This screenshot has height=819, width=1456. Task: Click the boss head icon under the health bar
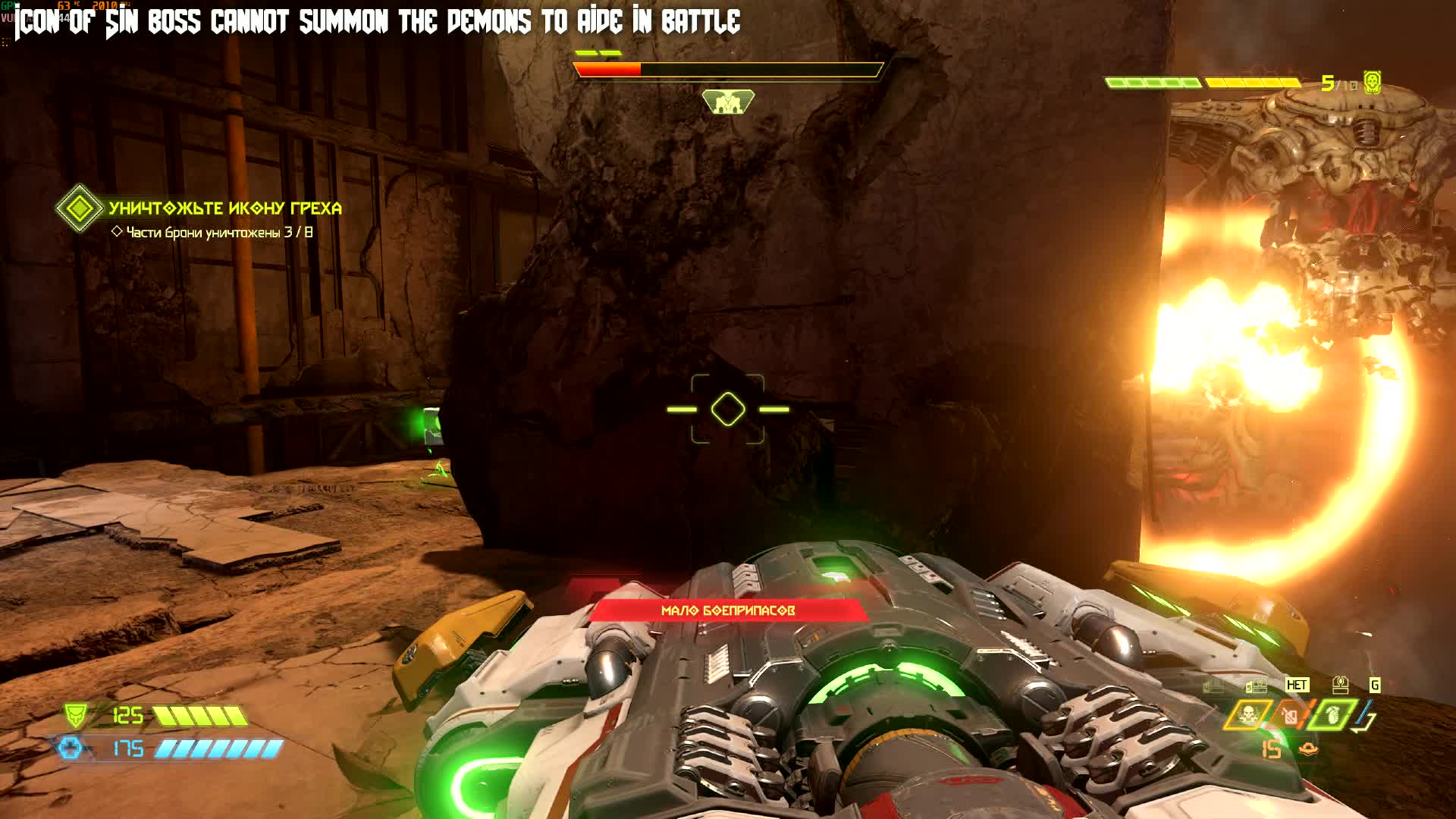(x=730, y=101)
